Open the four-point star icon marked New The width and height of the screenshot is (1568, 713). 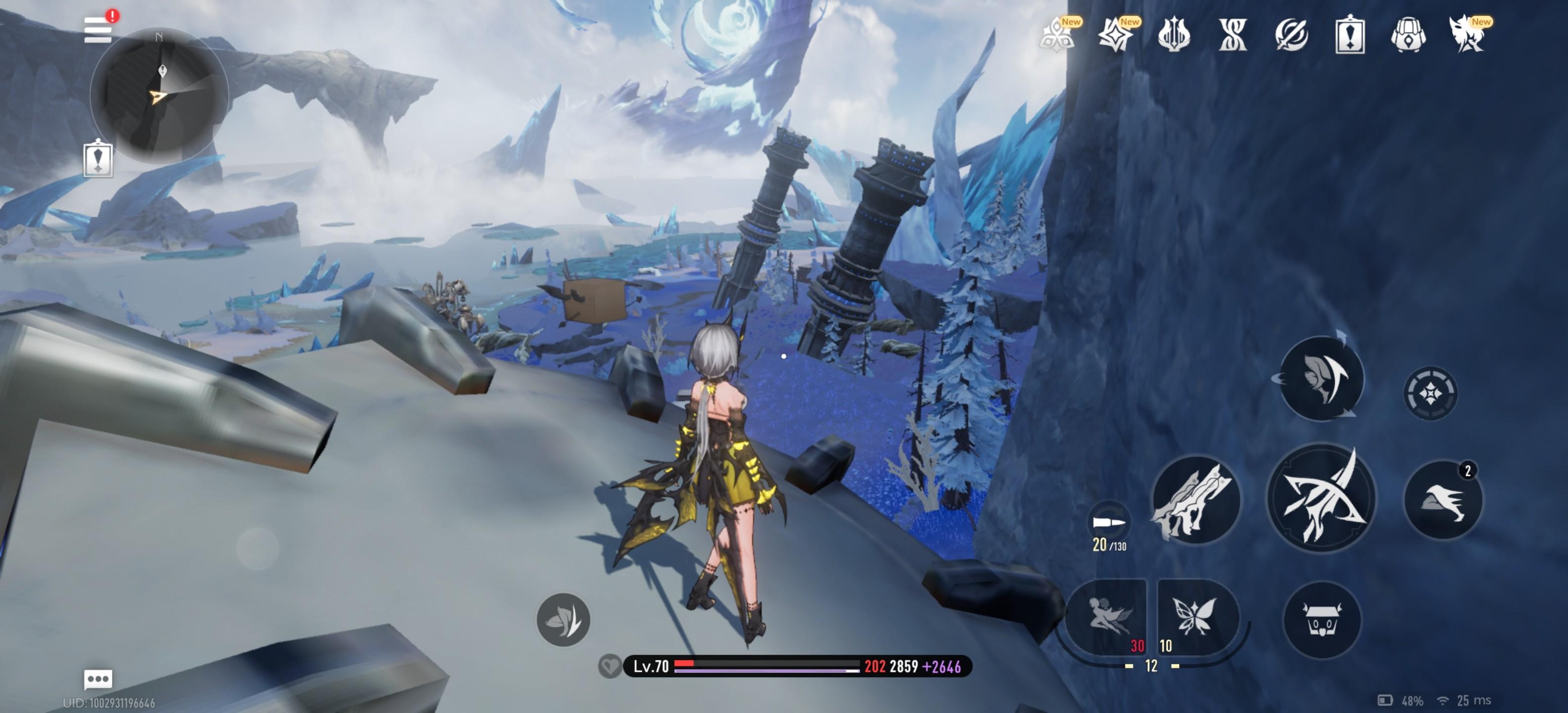coord(1115,35)
